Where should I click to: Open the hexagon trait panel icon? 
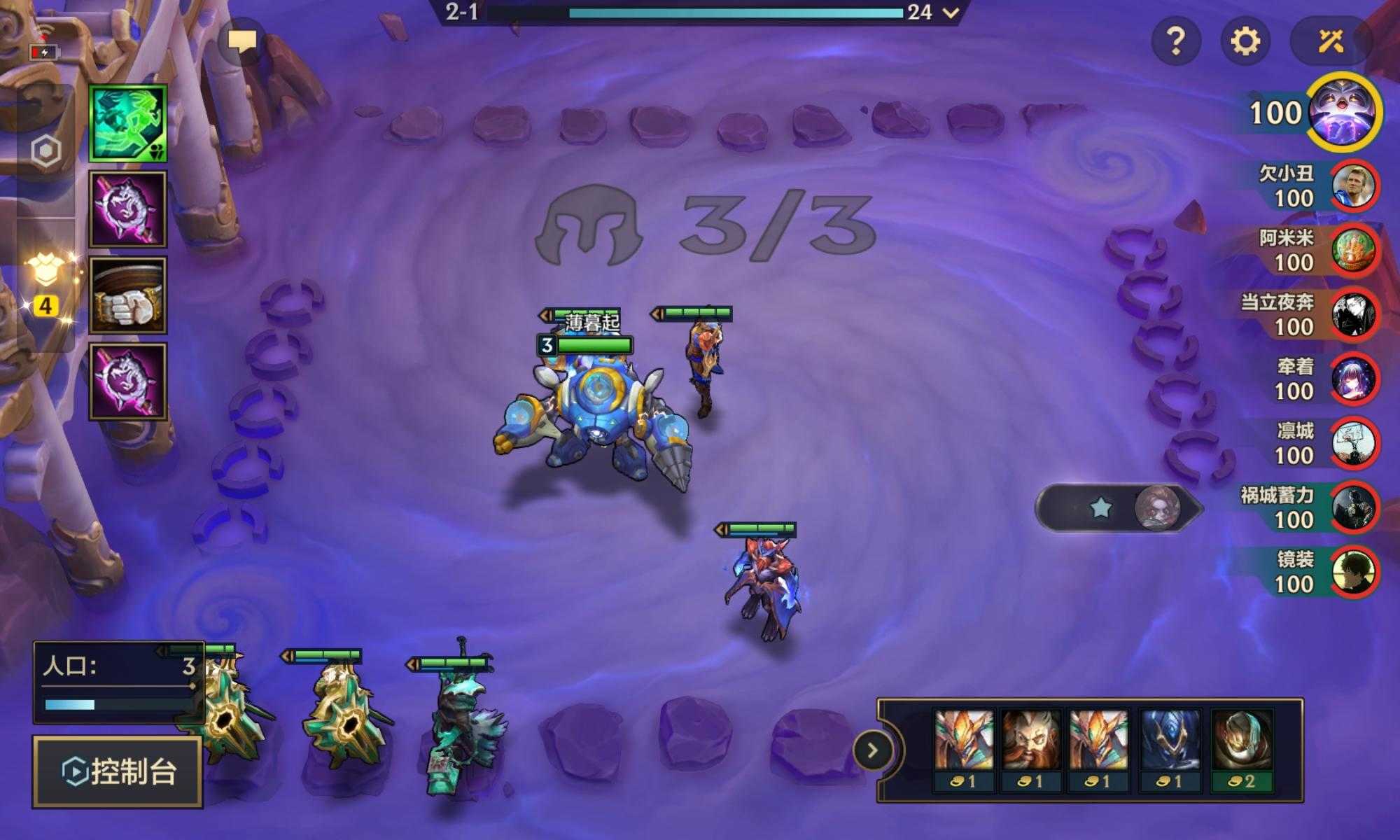(x=46, y=151)
